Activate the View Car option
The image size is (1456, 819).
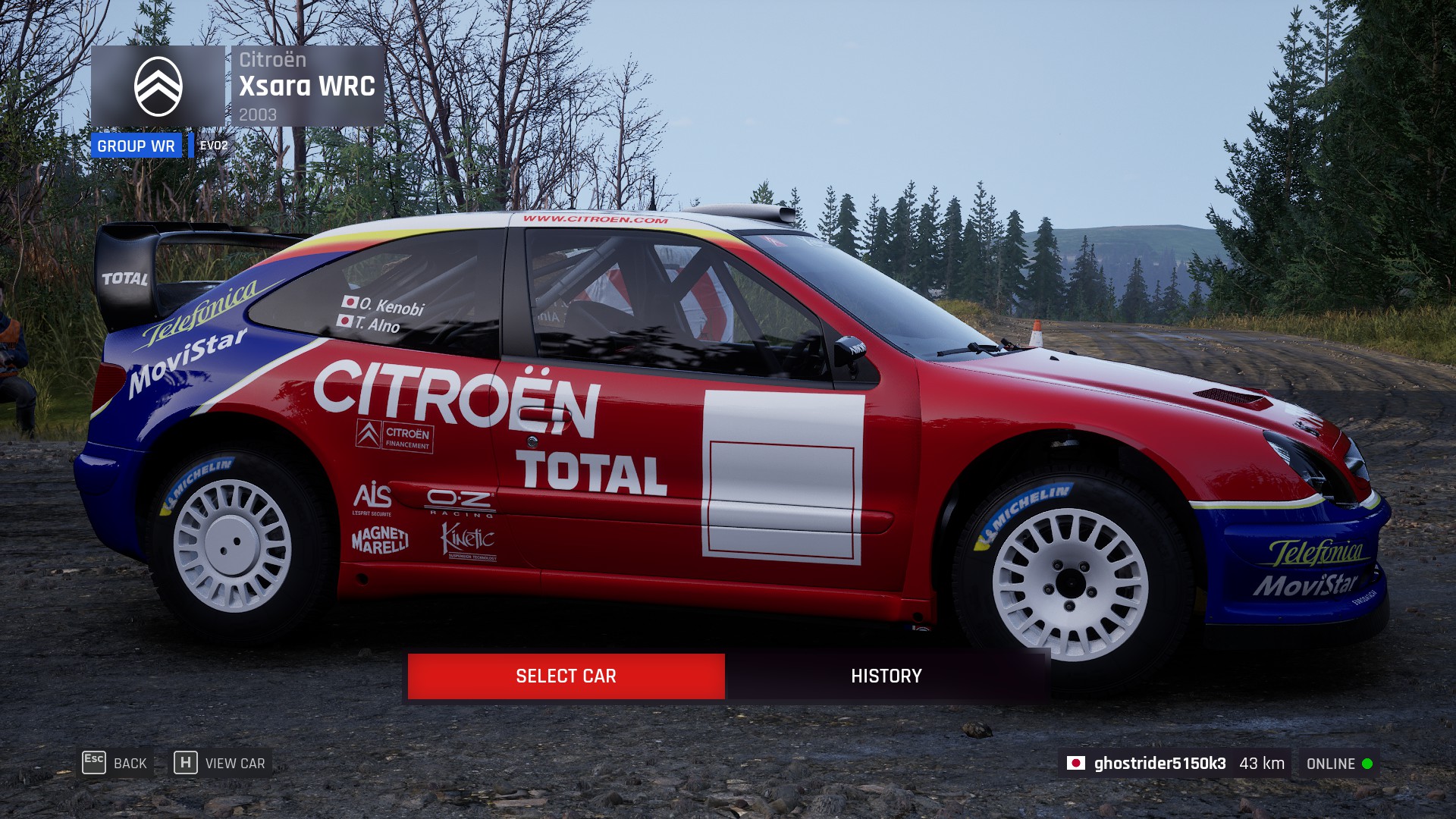(x=221, y=763)
